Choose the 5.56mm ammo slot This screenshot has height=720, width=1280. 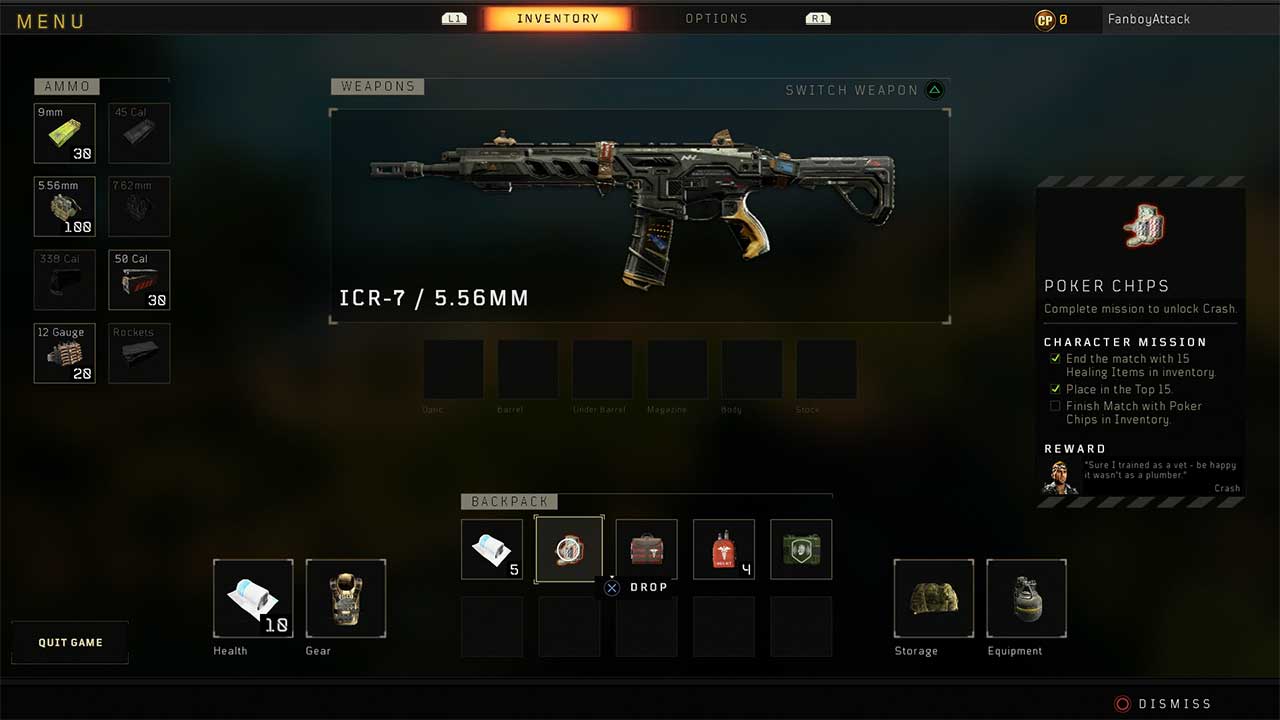coord(65,207)
